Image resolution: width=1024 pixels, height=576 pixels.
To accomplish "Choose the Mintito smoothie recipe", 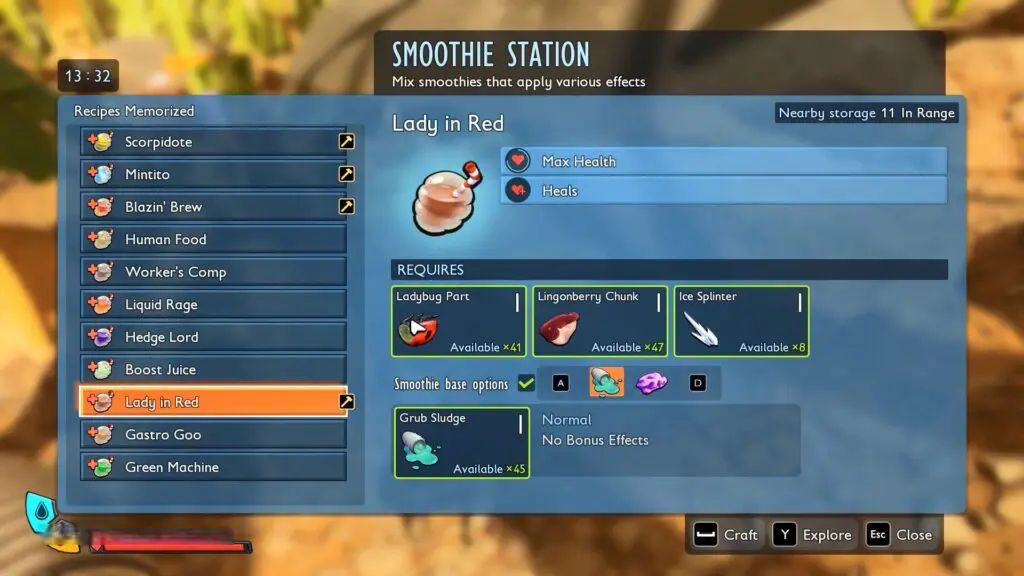I will point(213,174).
